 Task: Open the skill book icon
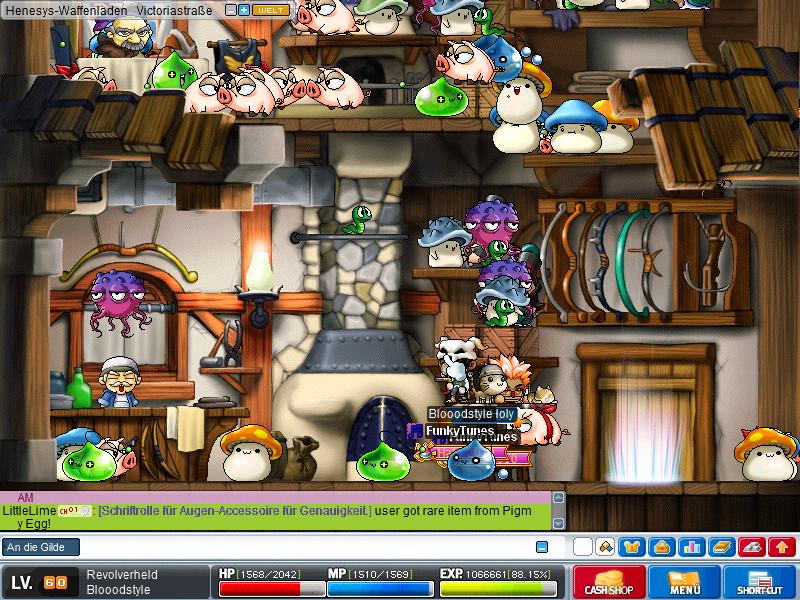point(721,547)
